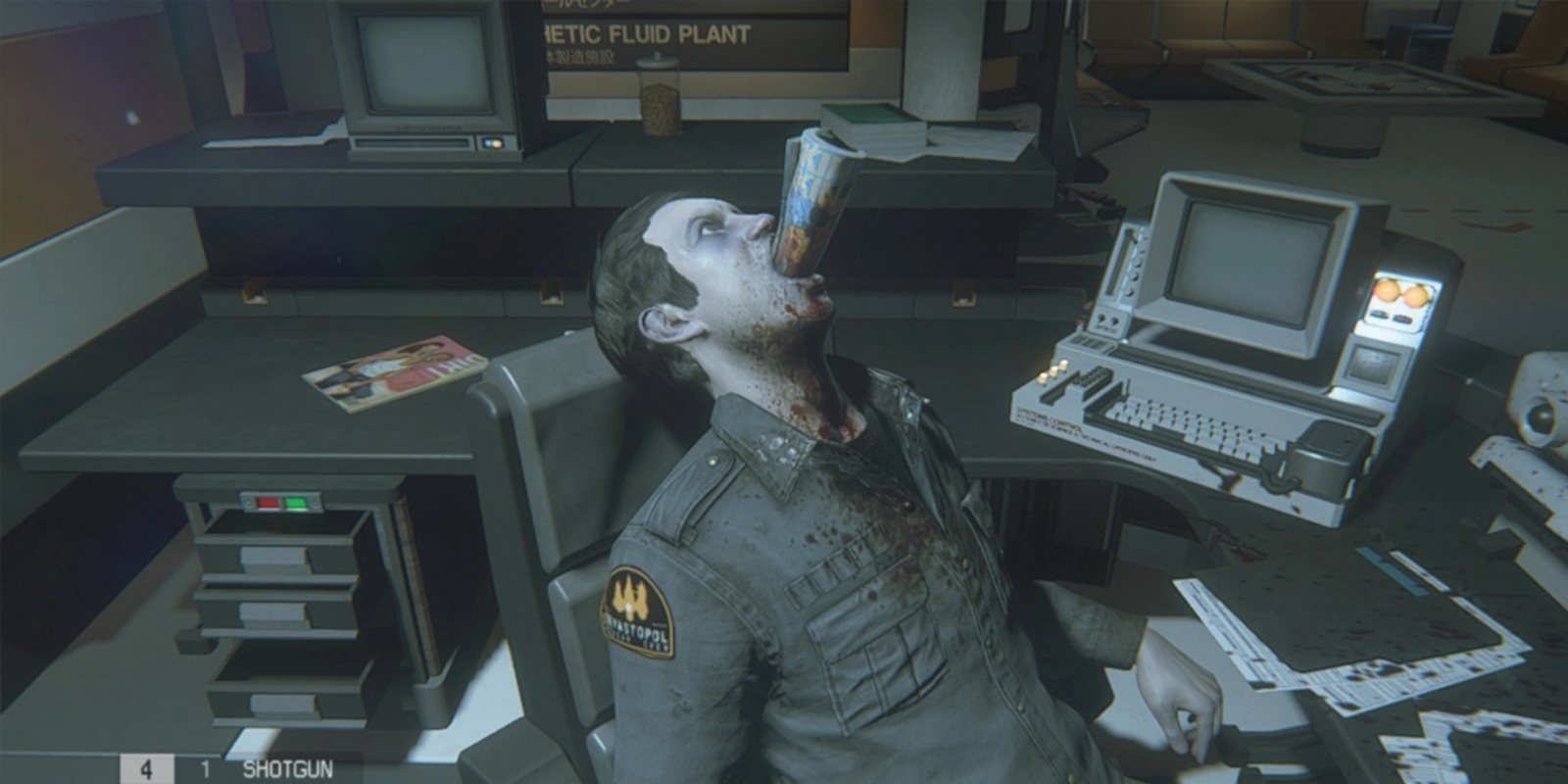The height and width of the screenshot is (784, 1568).
Task: Click the SHOTGUN label in the HUD
Action: click(x=289, y=768)
